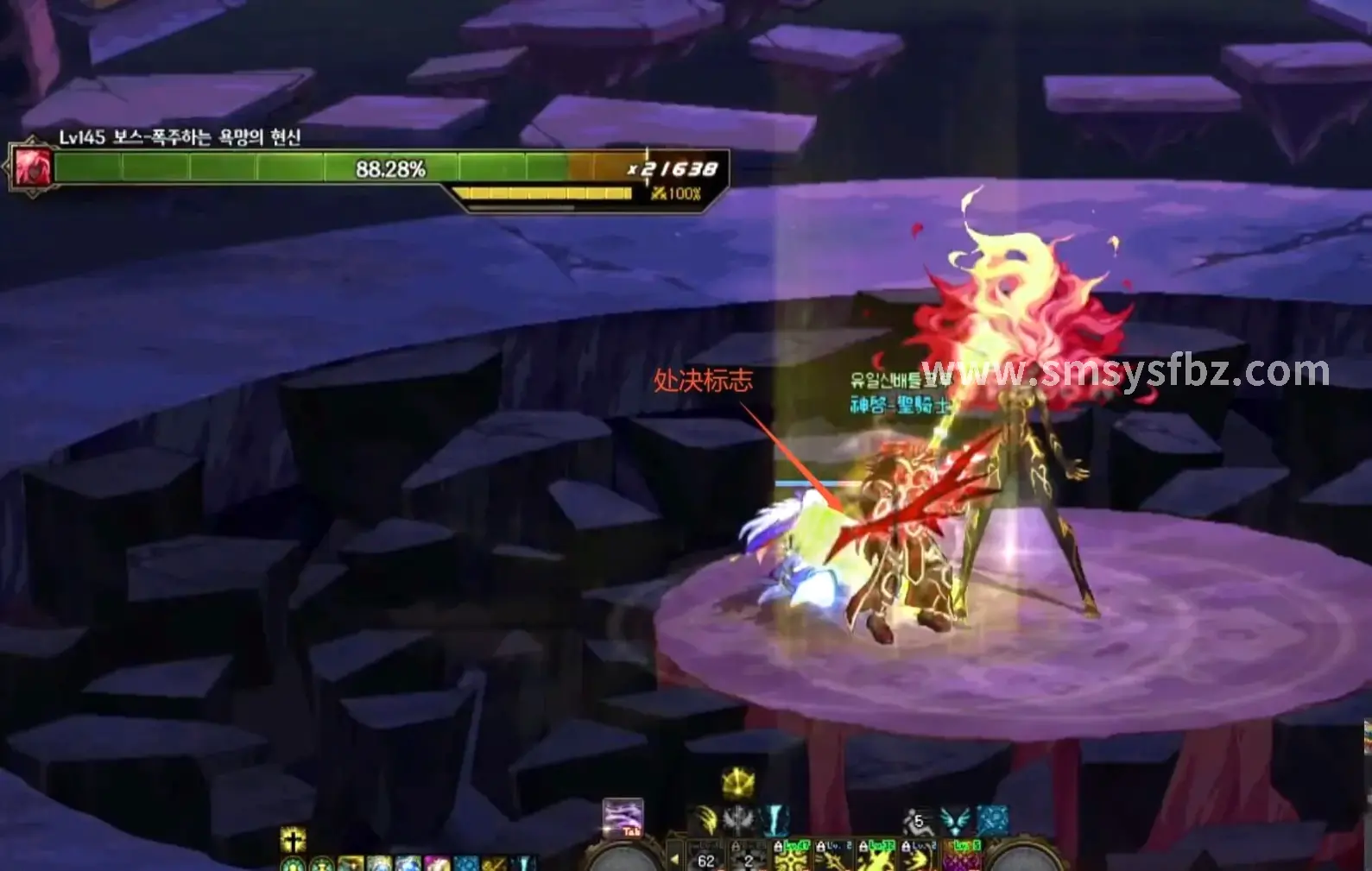Cast the cyan light pillar skill

coord(775,819)
